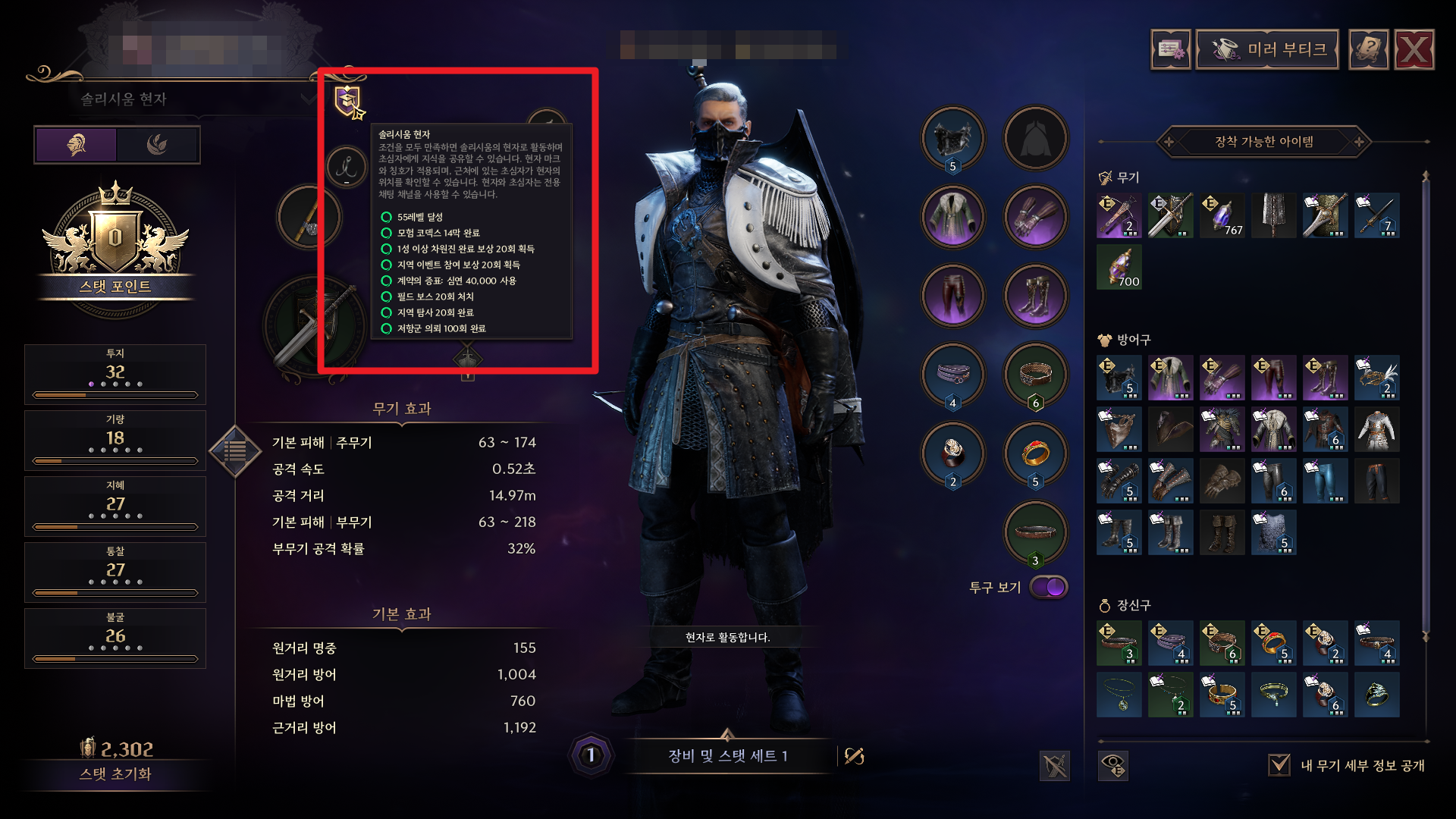Open the 장비 및 스탯 세트 1 selector
The width and height of the screenshot is (1456, 819).
point(727,756)
